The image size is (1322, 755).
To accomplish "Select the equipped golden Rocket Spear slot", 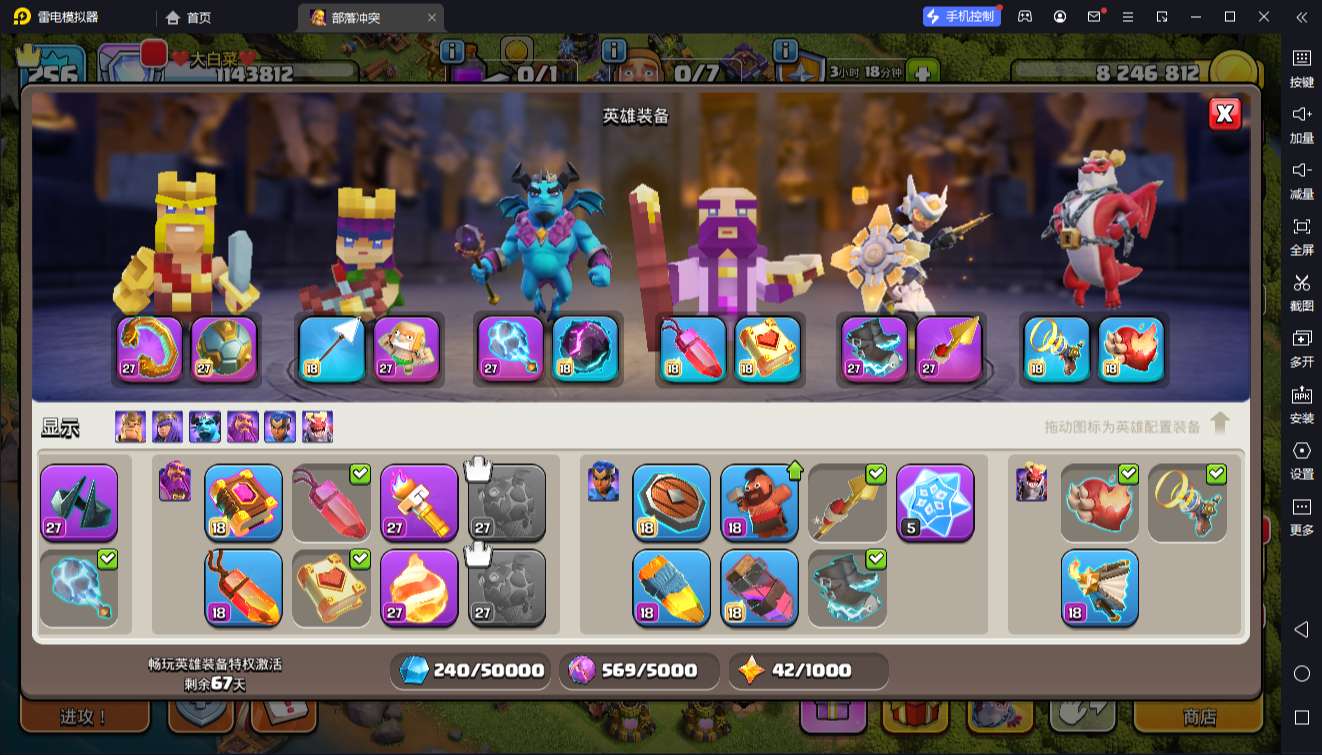I will coord(948,349).
